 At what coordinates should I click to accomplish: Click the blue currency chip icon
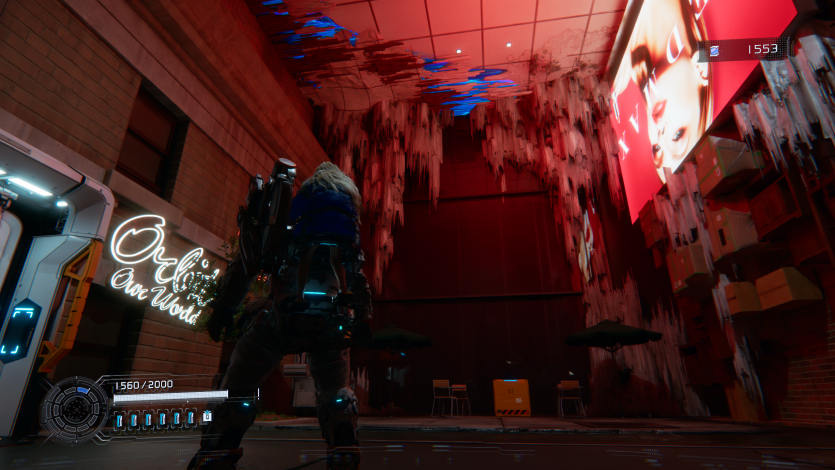pyautogui.click(x=716, y=48)
